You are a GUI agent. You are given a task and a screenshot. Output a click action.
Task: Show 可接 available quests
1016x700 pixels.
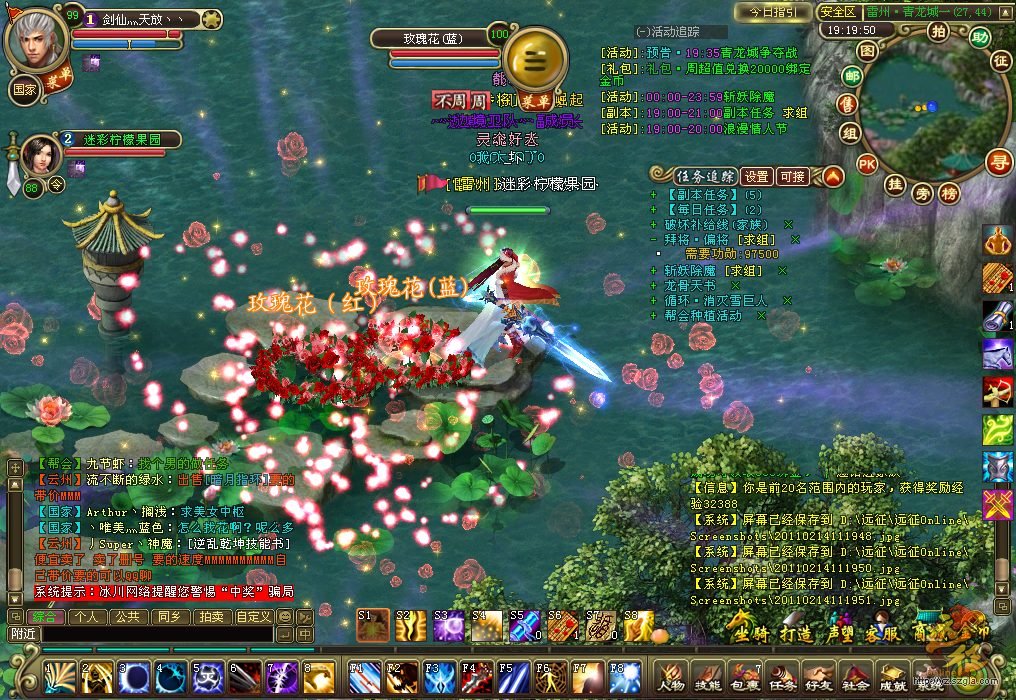792,177
